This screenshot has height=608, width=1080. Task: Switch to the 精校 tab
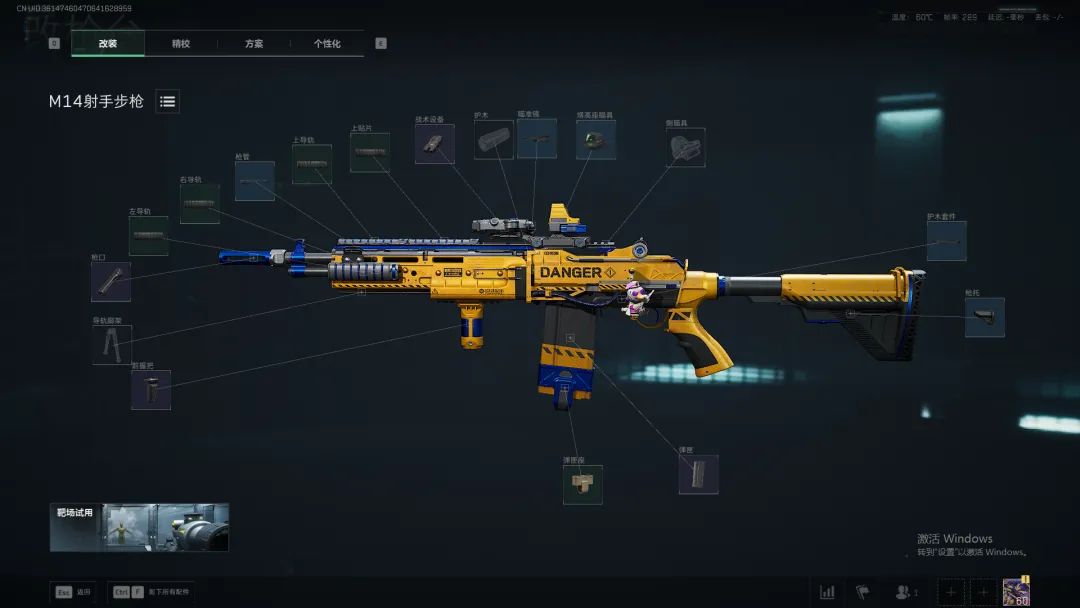181,44
